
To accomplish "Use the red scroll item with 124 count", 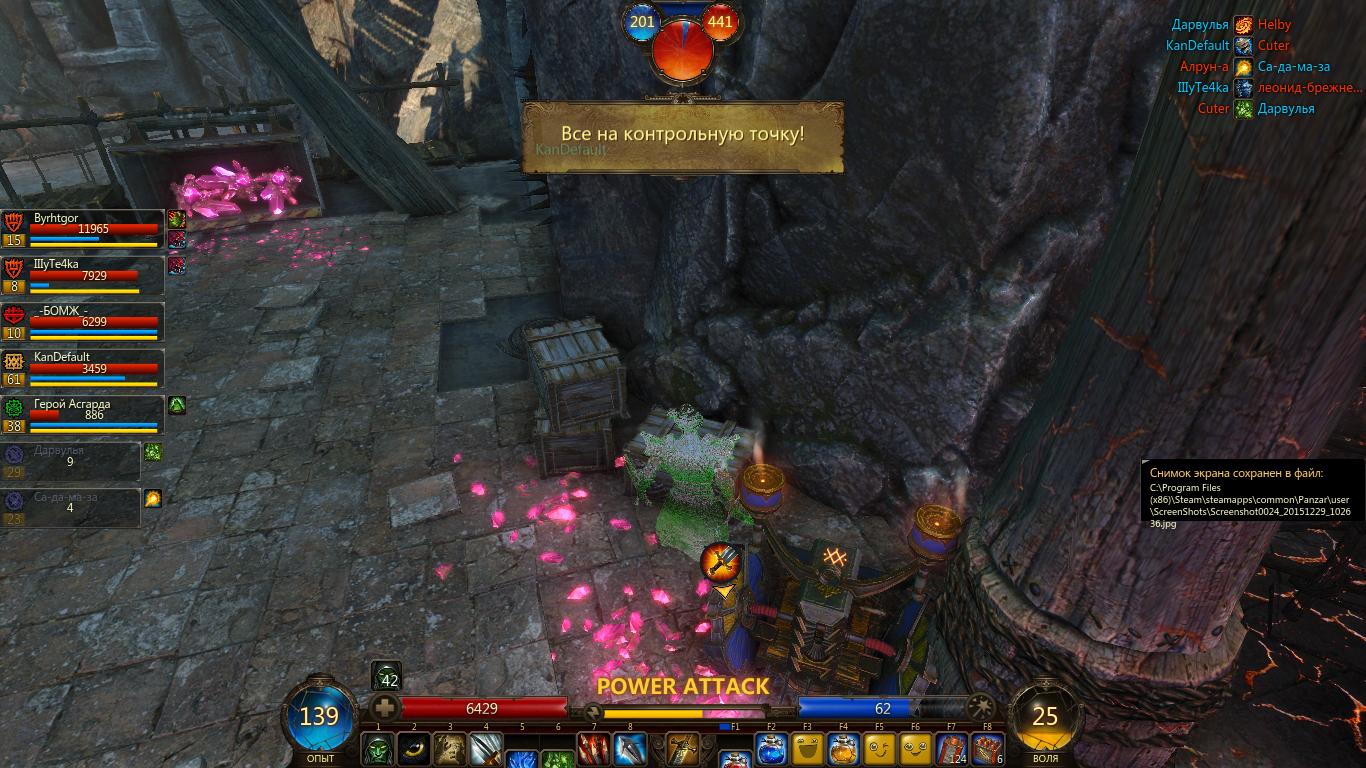I will pyautogui.click(x=952, y=748).
